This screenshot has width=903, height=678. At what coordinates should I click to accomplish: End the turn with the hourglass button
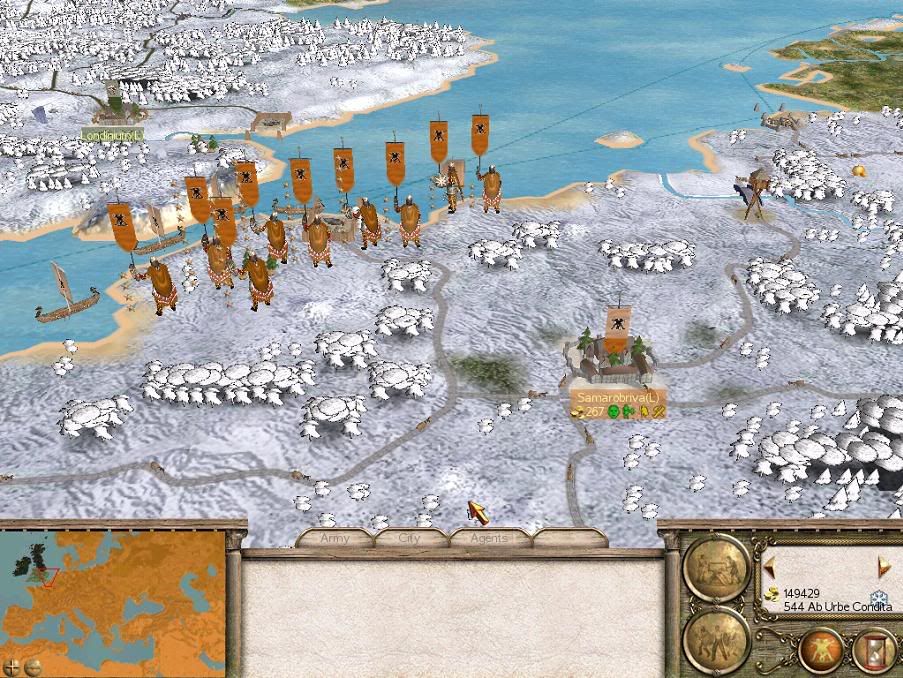click(872, 650)
